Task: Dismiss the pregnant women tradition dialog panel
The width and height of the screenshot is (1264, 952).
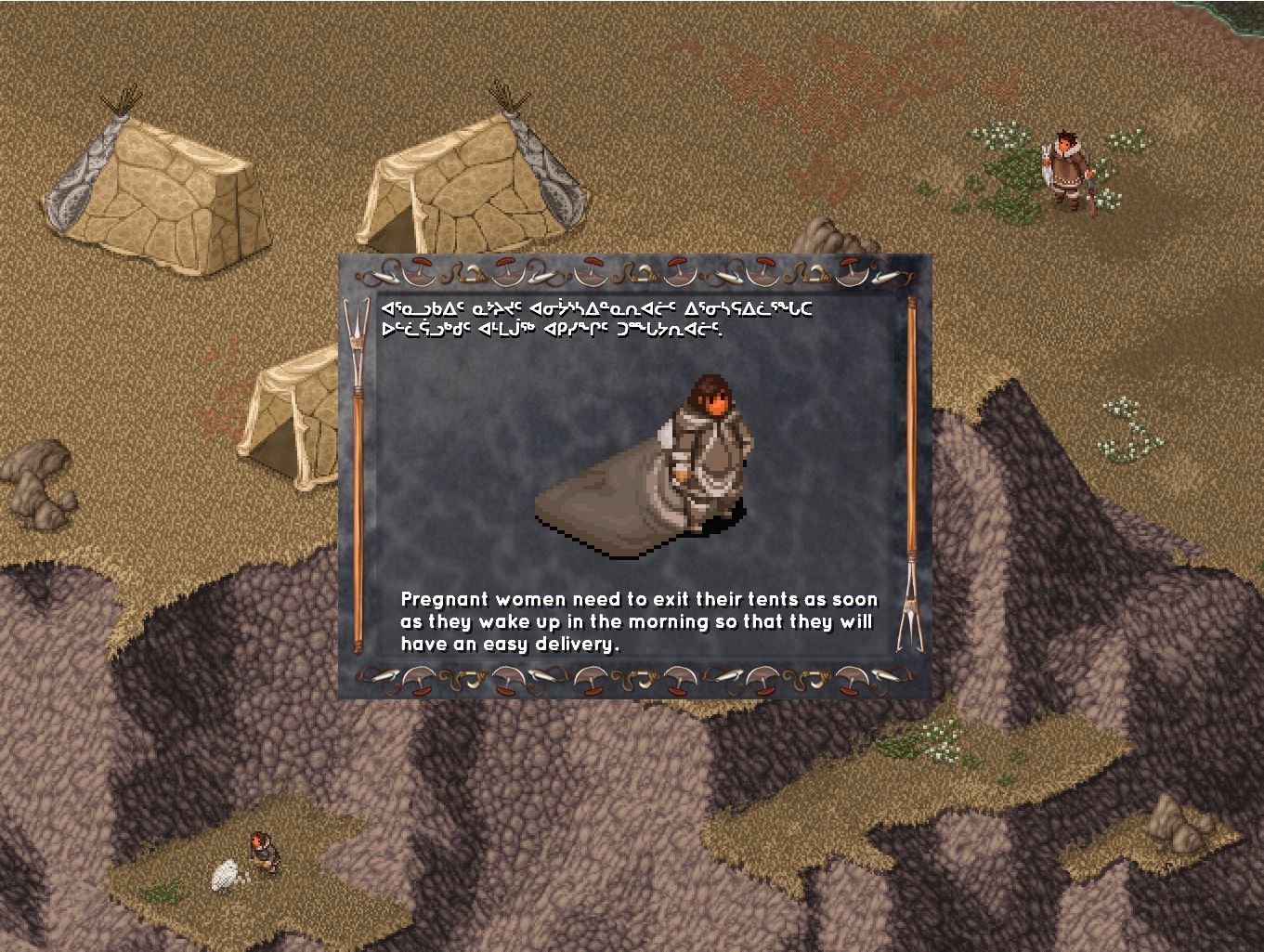Action: [634, 476]
